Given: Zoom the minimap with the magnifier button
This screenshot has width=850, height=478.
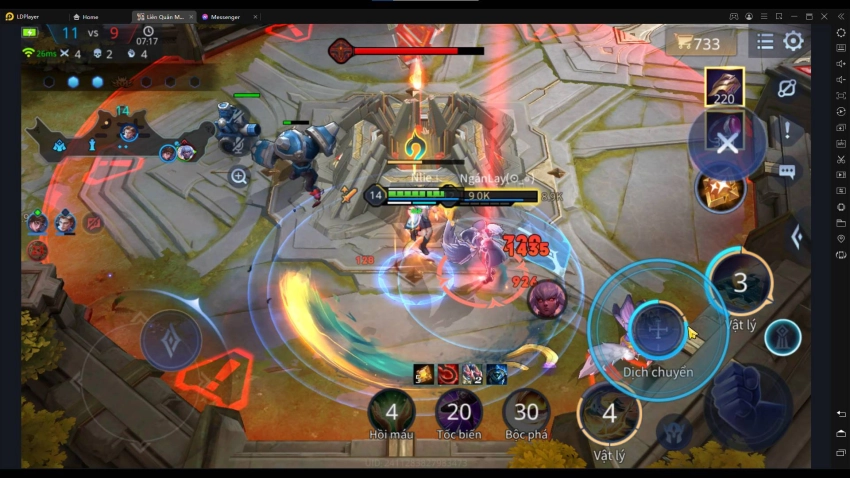Looking at the screenshot, I should 238,177.
